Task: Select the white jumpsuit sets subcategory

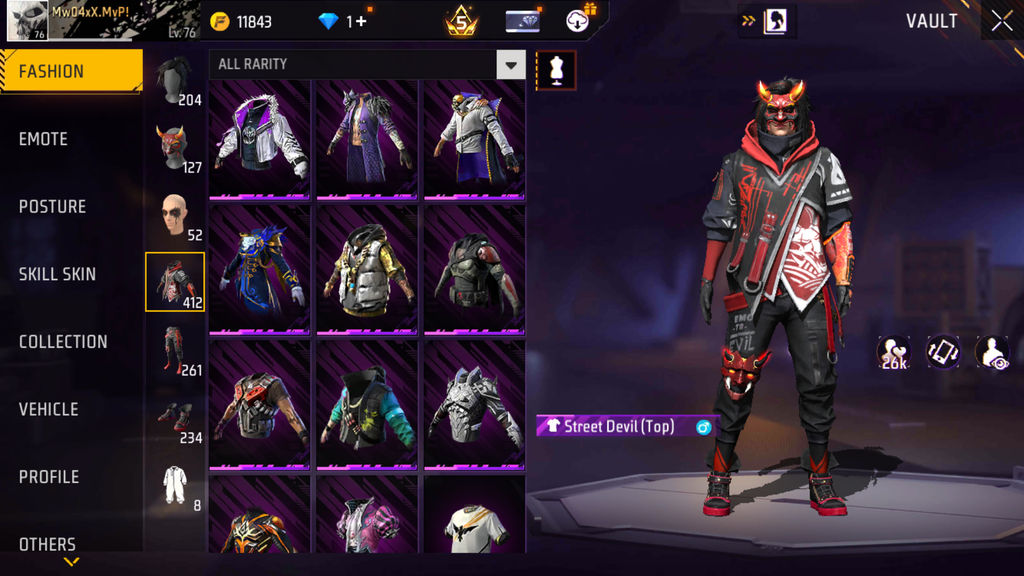Action: click(x=176, y=486)
